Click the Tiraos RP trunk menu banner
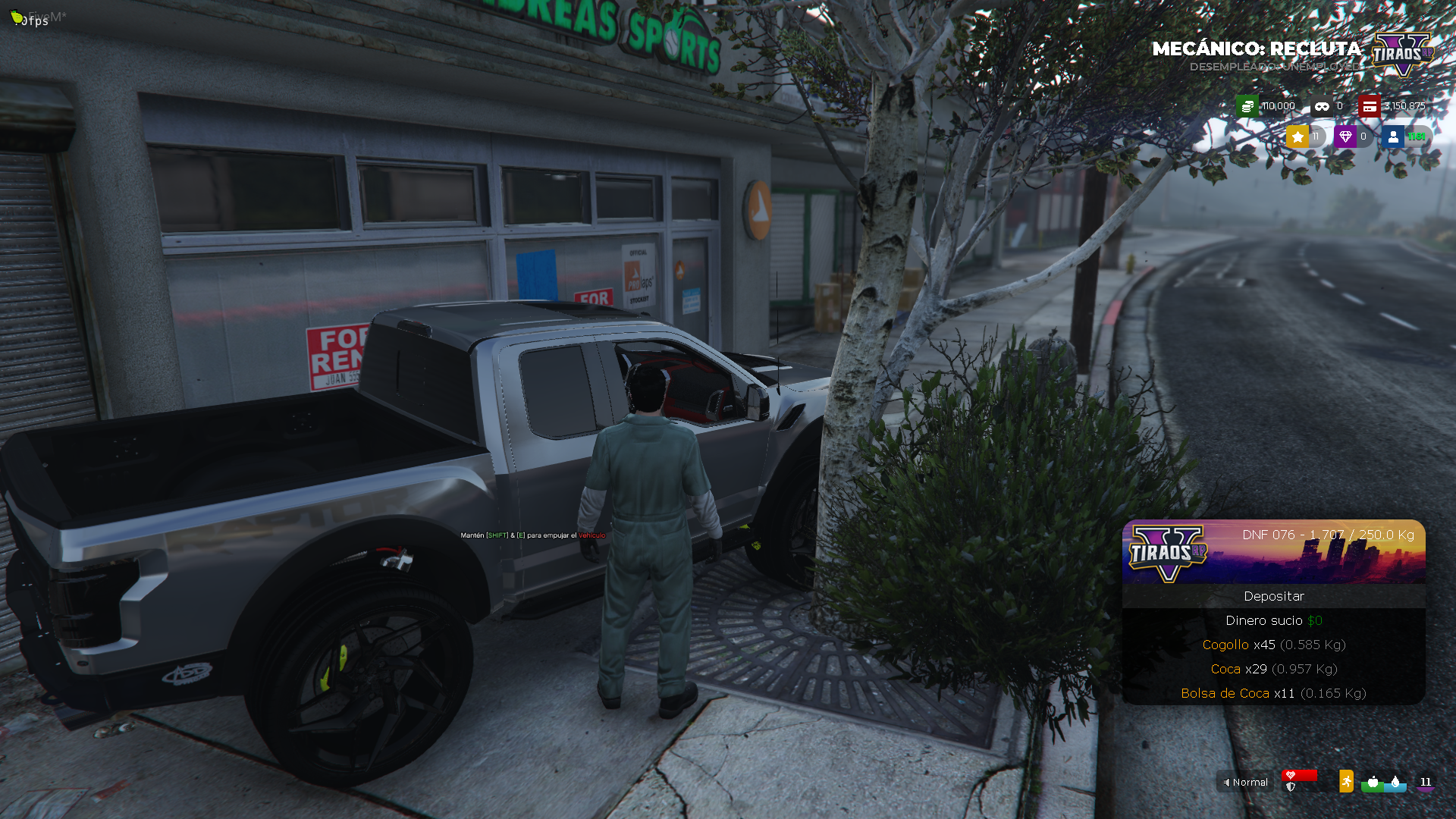 [x=1273, y=551]
